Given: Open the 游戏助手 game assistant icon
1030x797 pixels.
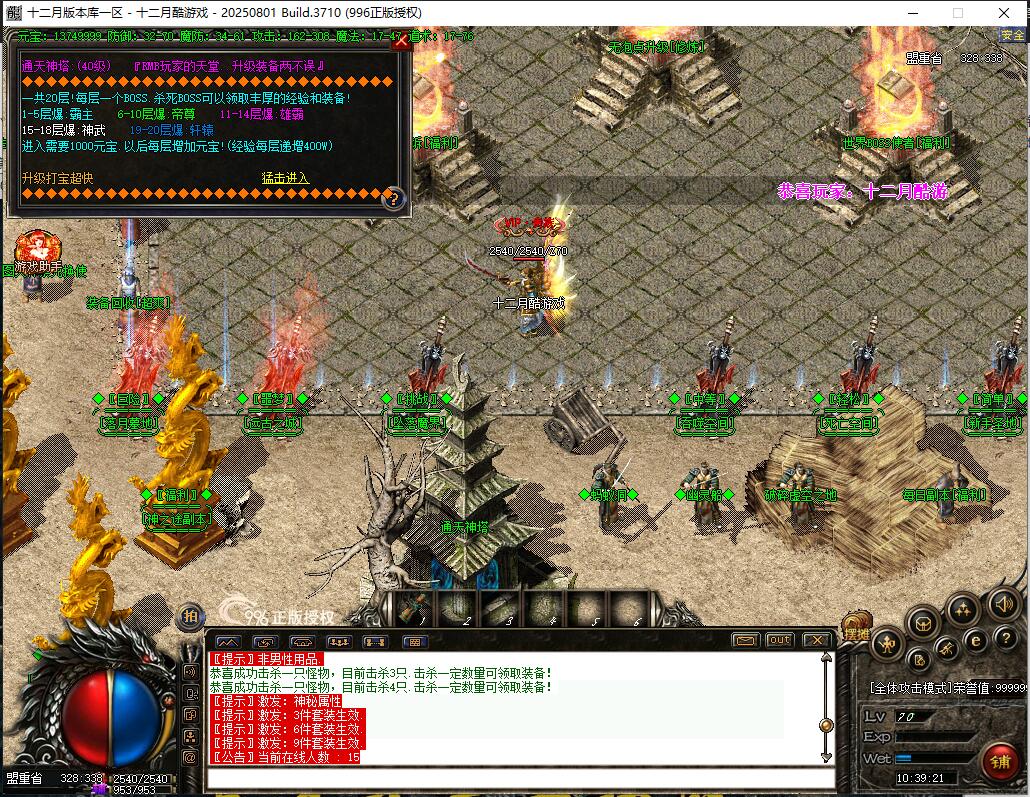Looking at the screenshot, I should (38, 248).
